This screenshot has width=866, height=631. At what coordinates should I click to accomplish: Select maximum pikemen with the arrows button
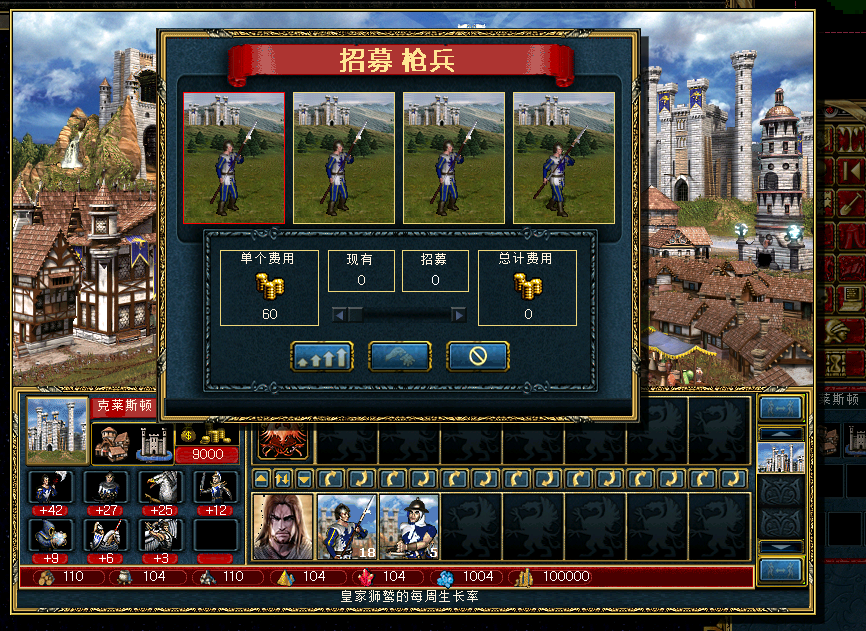[x=322, y=356]
